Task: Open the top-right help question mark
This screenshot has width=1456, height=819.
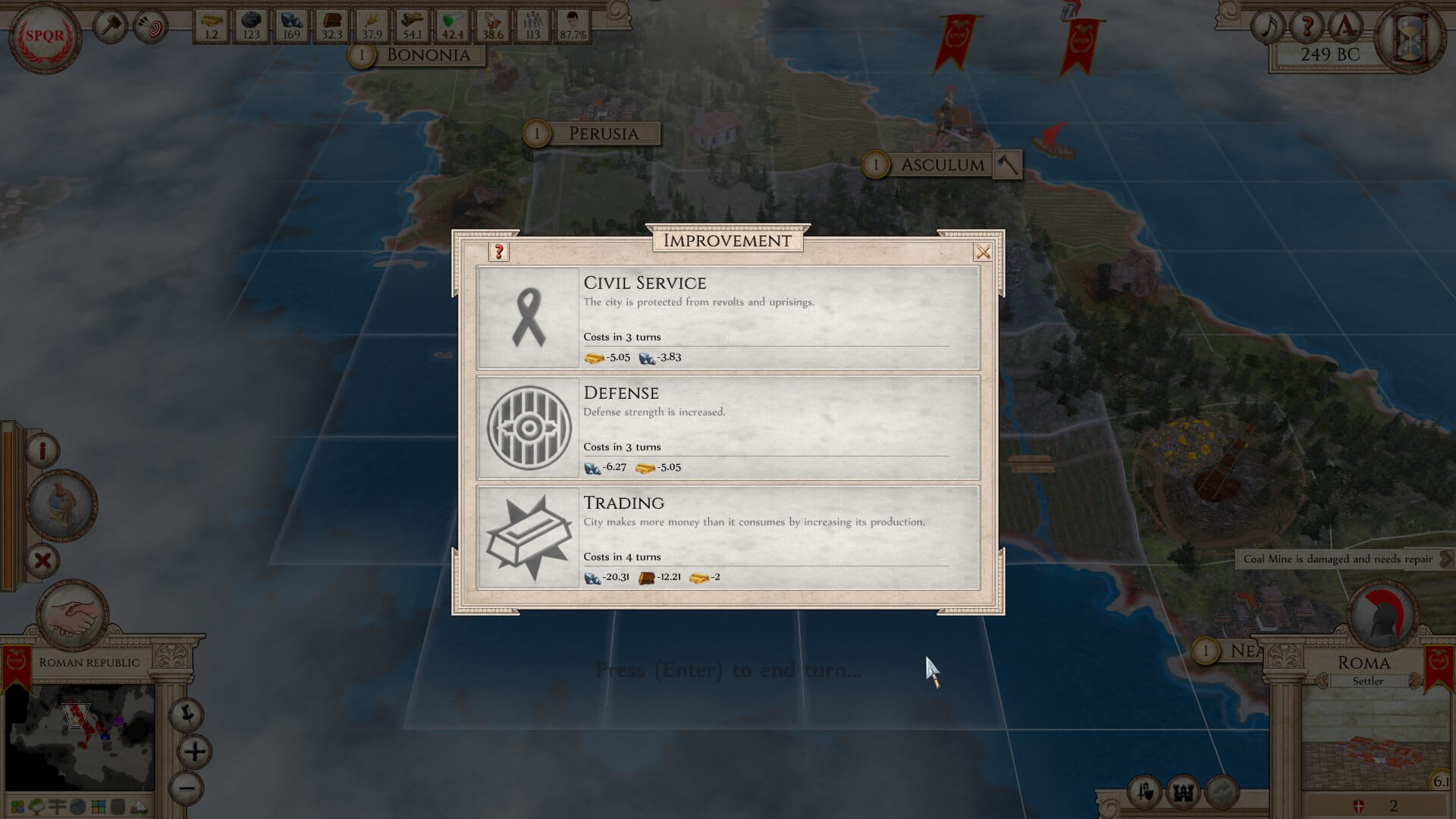Action: point(1307,27)
